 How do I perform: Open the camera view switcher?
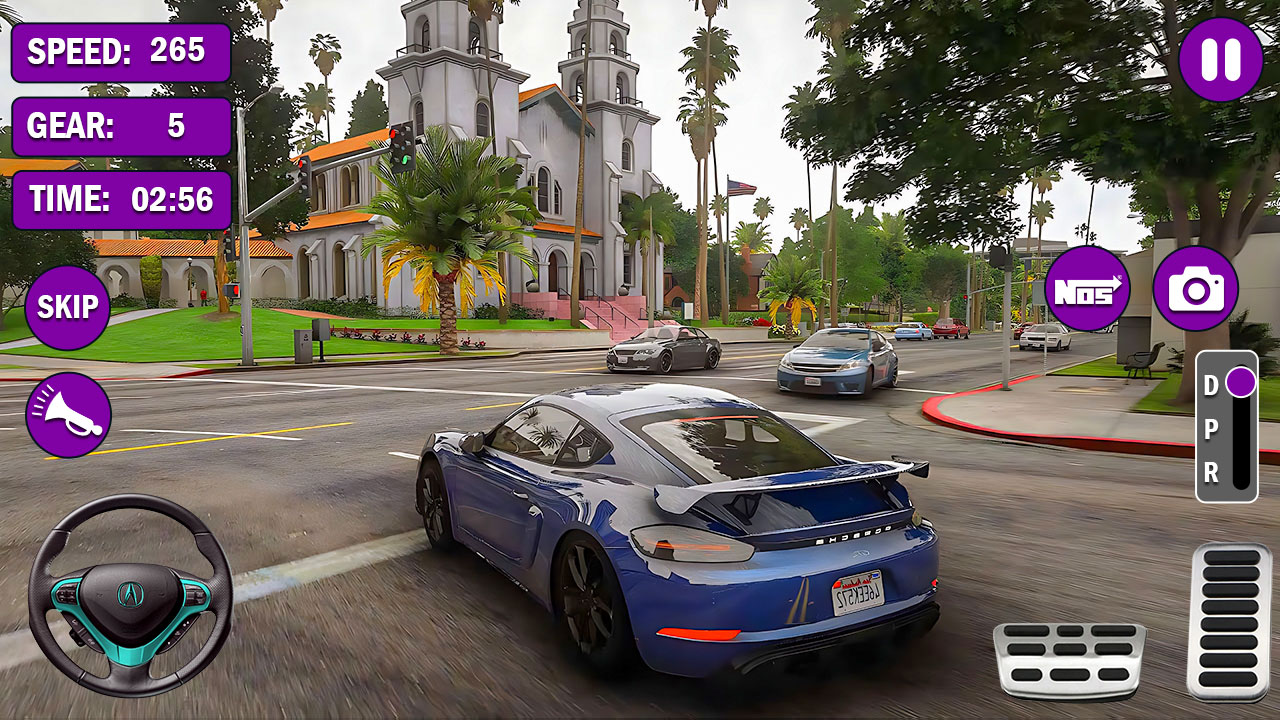pos(1197,291)
